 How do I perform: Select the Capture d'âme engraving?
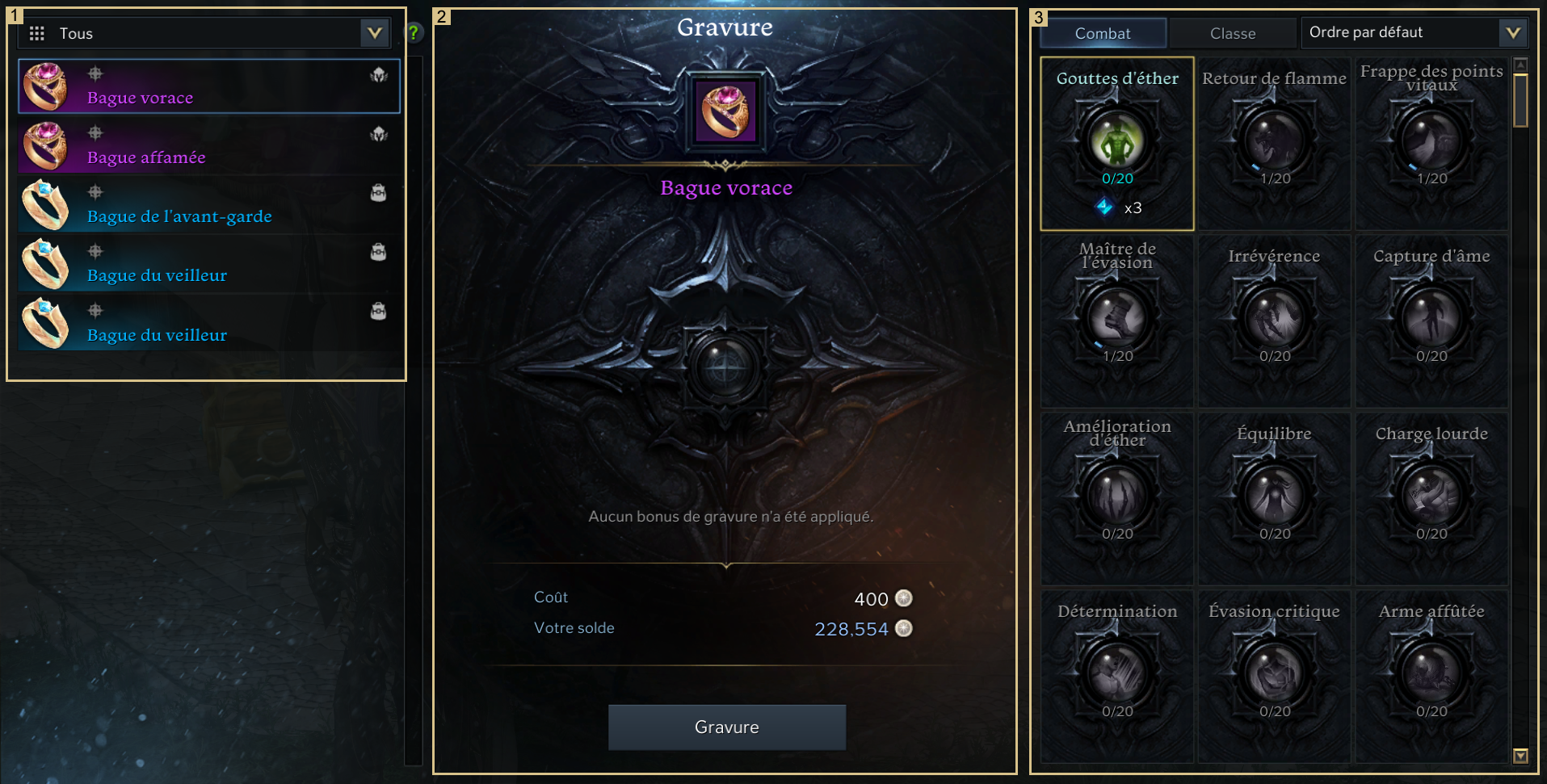[x=1431, y=320]
